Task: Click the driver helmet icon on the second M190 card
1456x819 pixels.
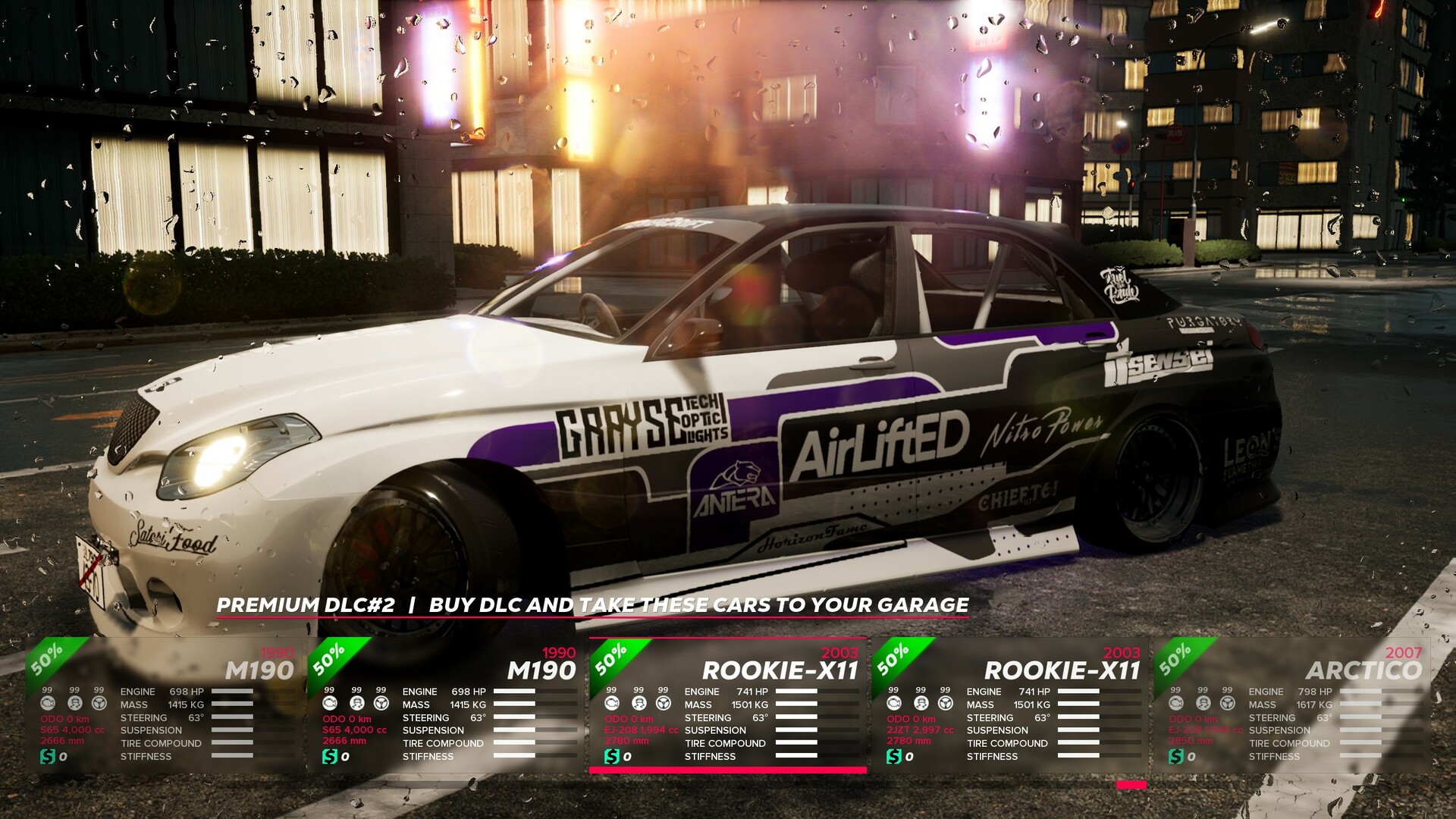Action: click(x=356, y=704)
